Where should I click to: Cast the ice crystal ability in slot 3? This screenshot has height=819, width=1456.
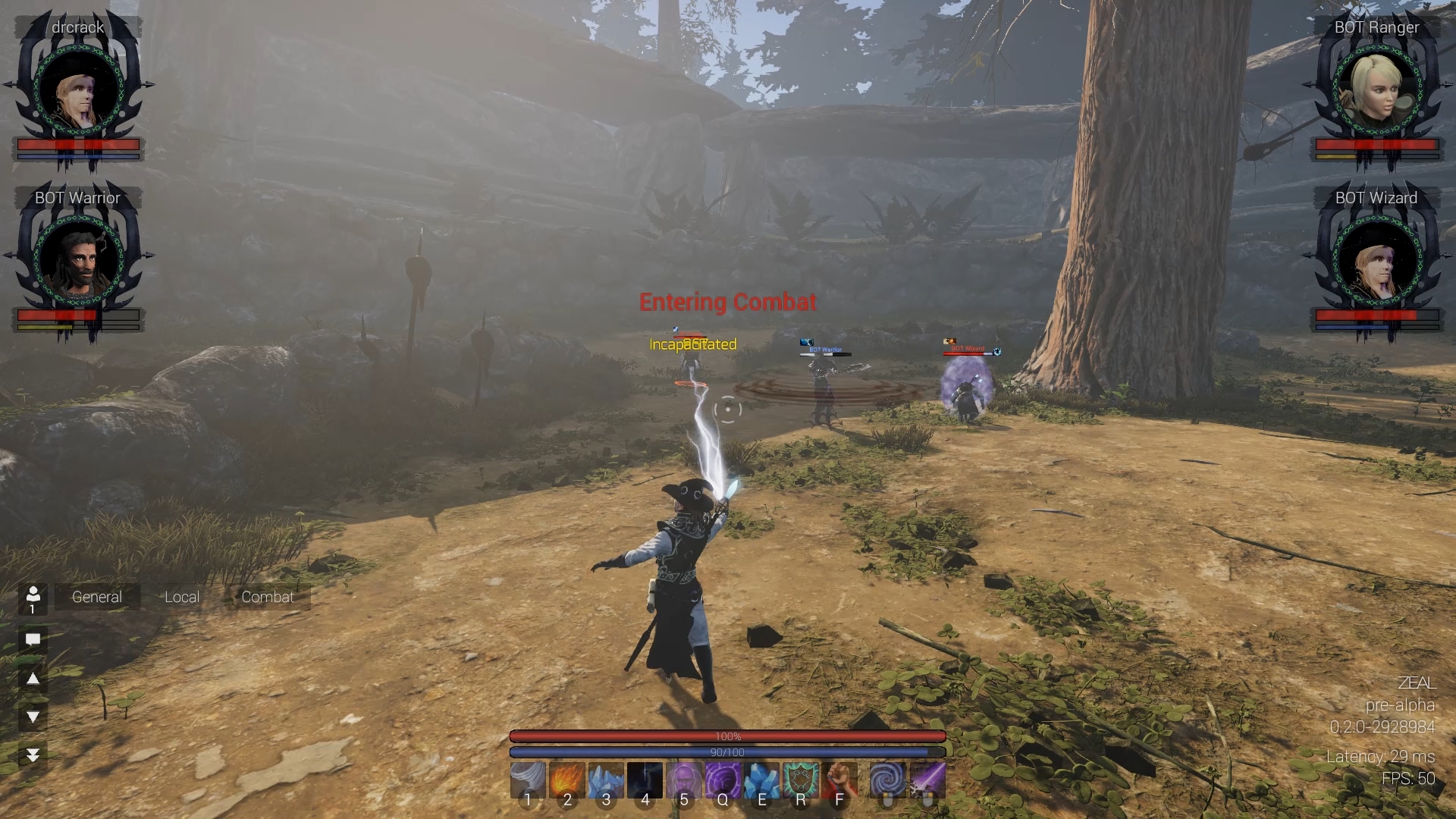click(607, 780)
